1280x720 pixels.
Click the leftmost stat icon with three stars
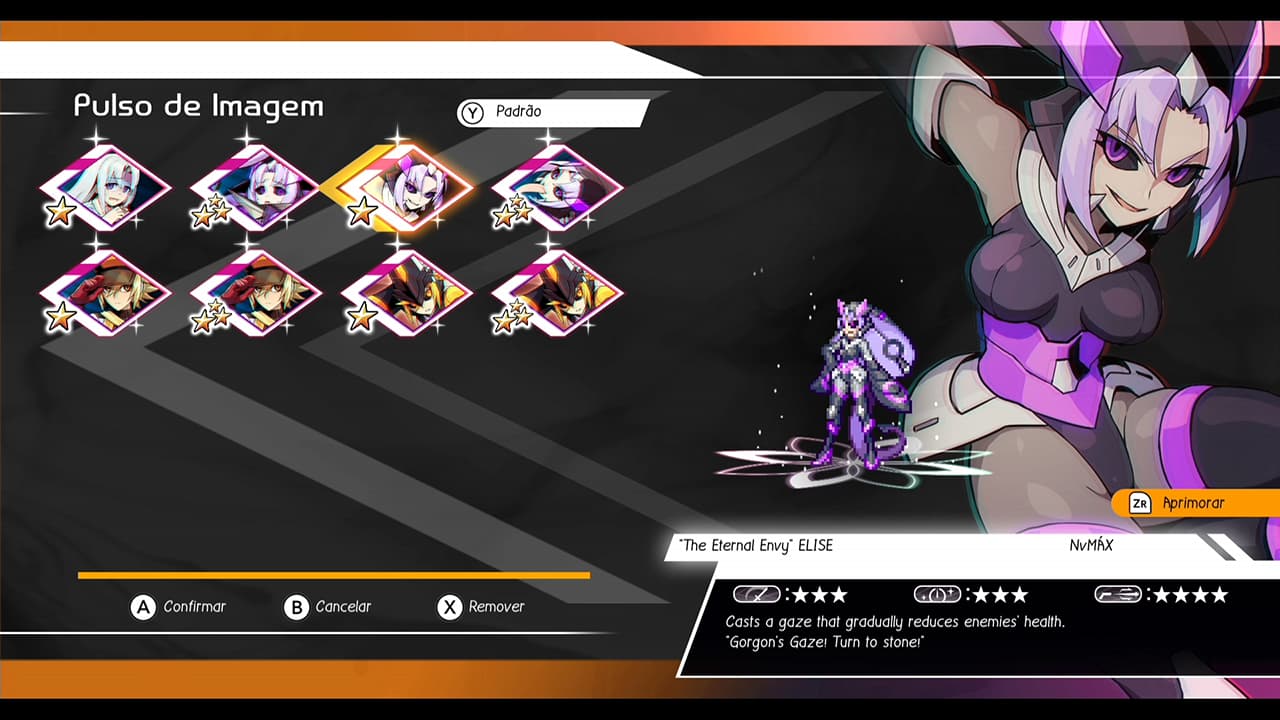coord(757,594)
